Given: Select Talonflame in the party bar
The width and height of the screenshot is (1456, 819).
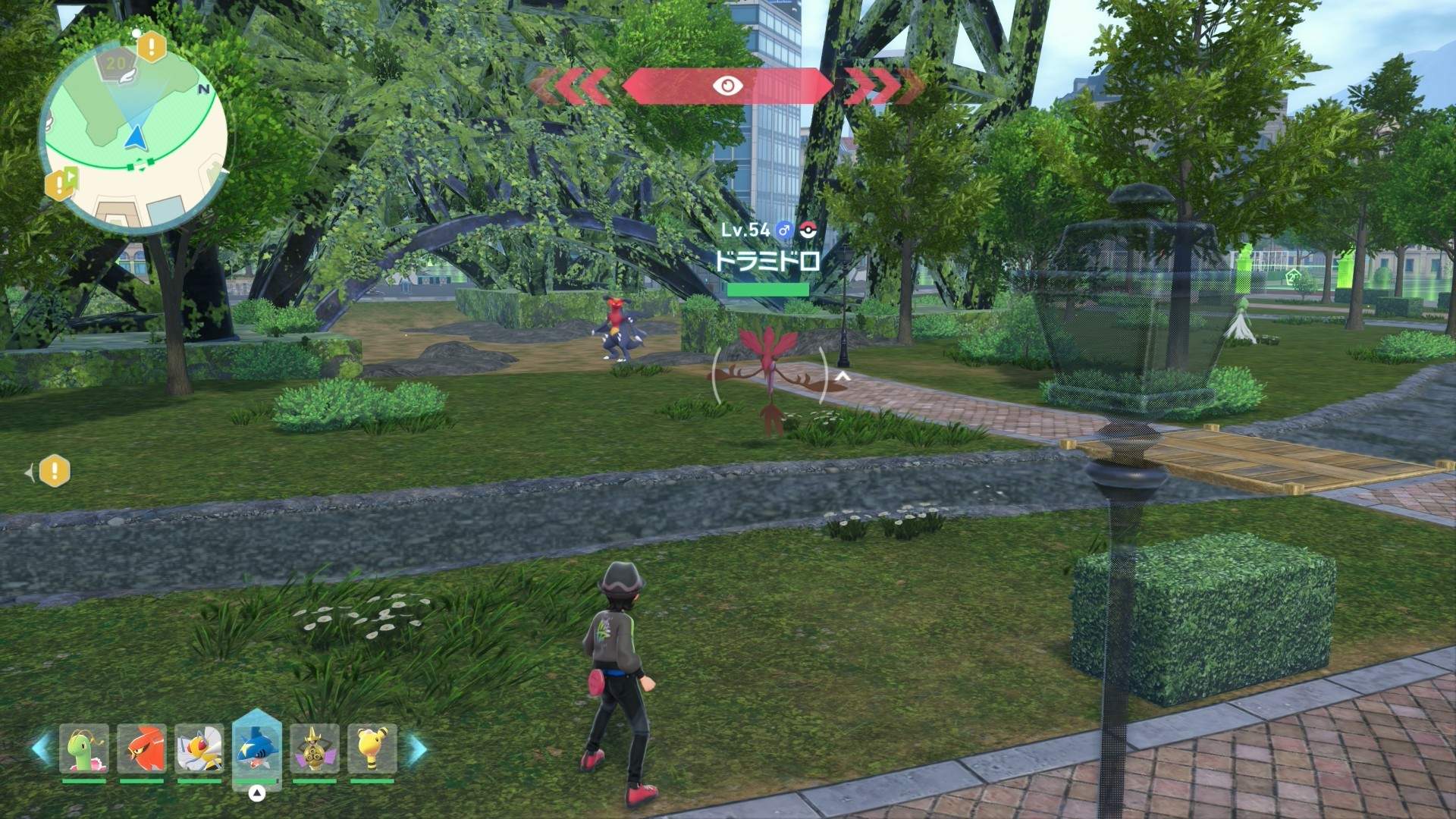Looking at the screenshot, I should coord(142,749).
